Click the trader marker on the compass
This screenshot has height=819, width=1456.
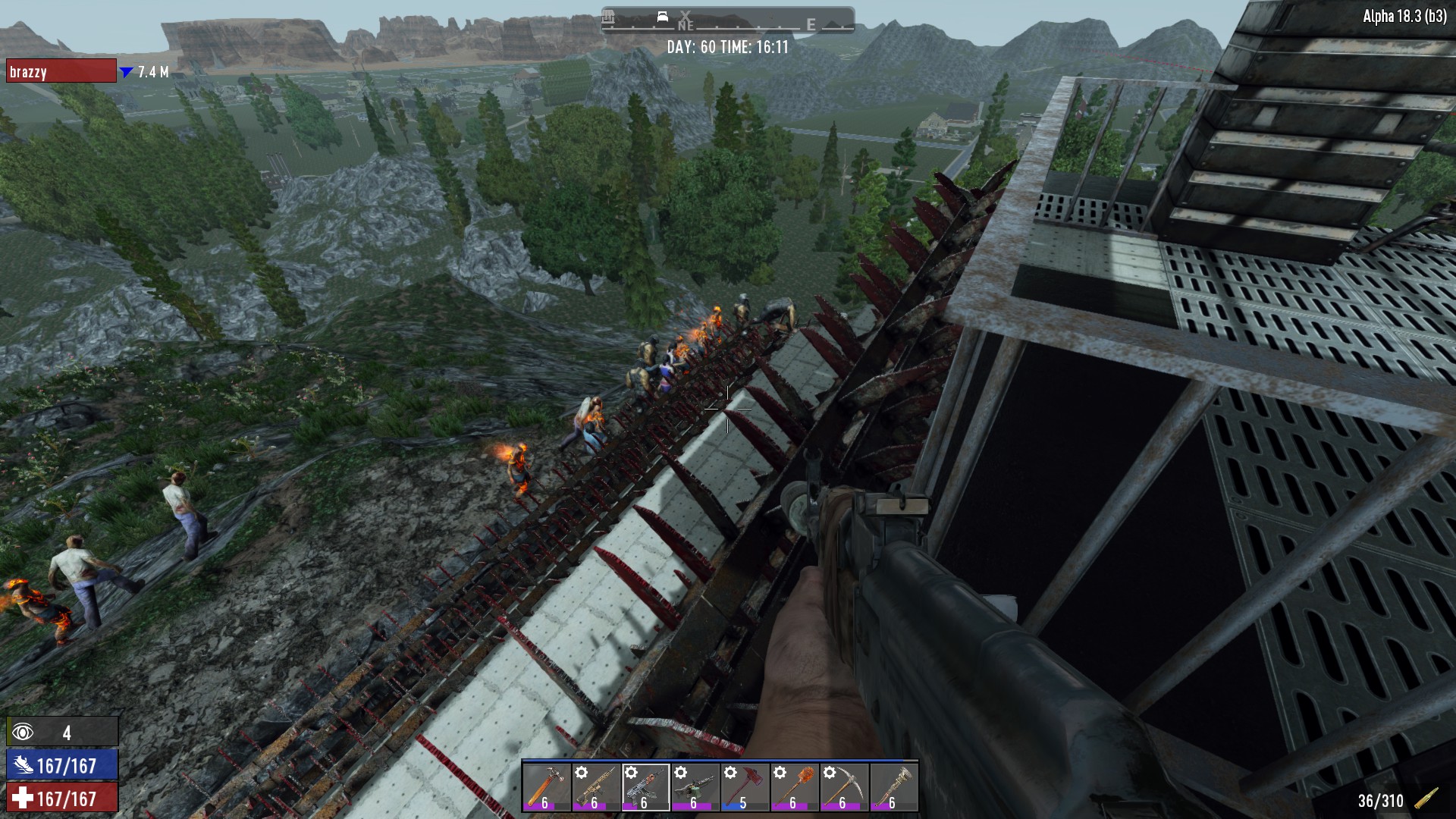[x=608, y=17]
